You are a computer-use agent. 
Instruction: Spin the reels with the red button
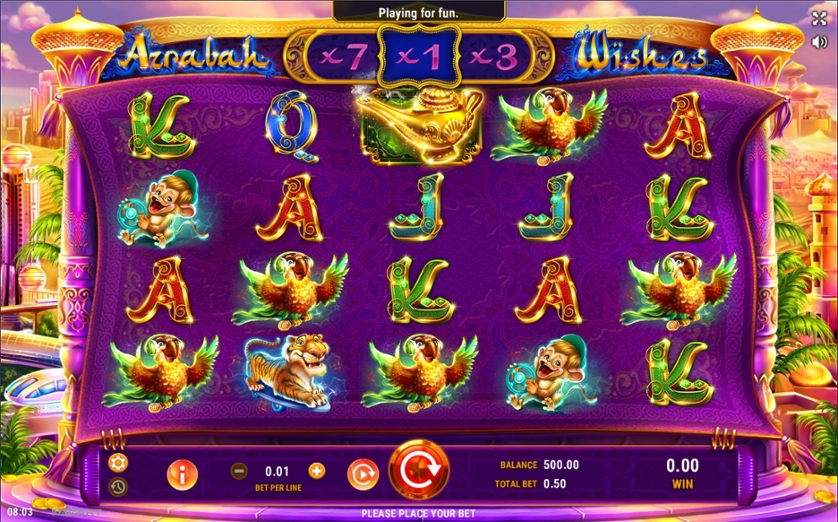[x=418, y=469]
